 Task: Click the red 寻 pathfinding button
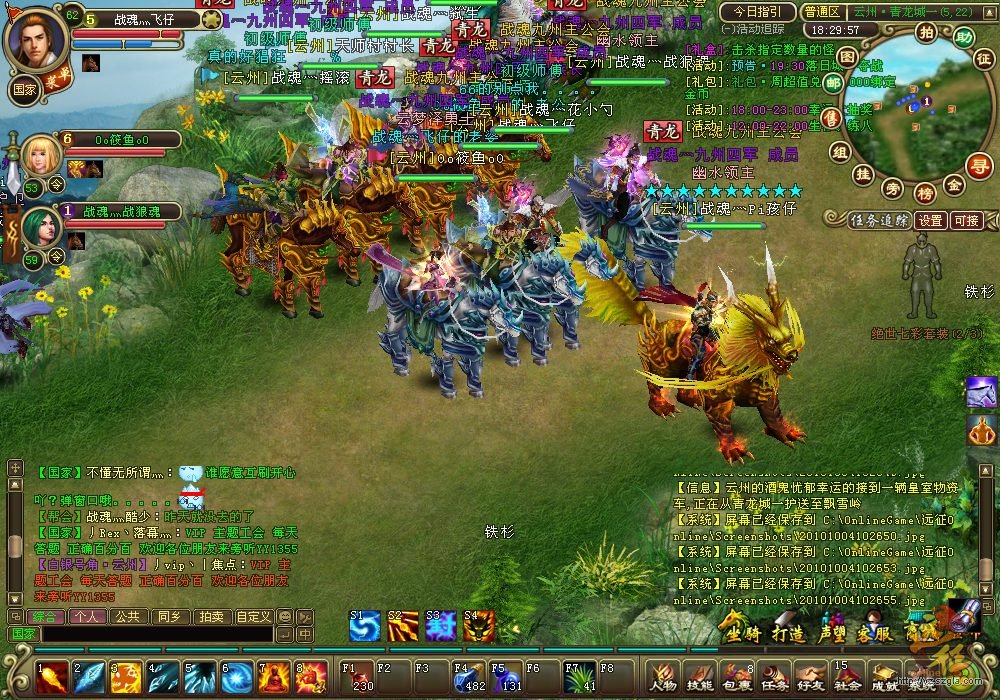click(x=981, y=165)
